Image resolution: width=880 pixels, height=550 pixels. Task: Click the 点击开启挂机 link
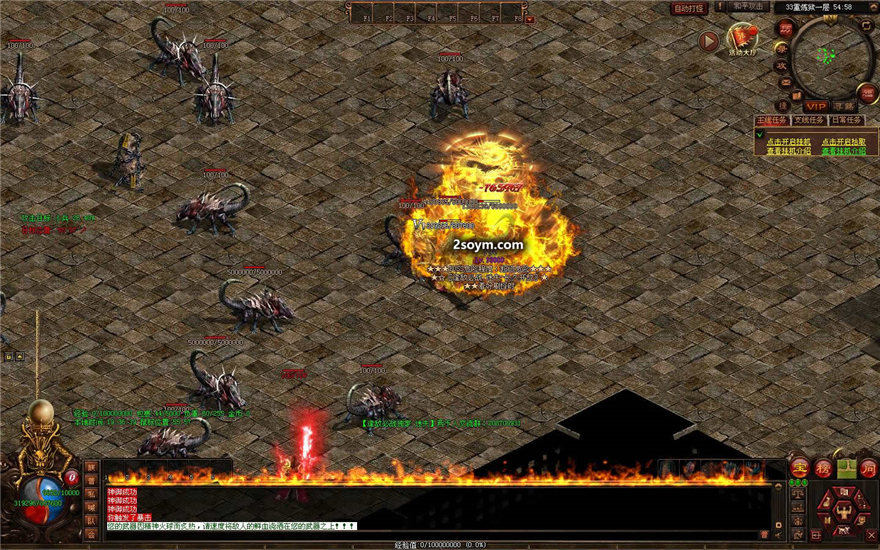(788, 142)
